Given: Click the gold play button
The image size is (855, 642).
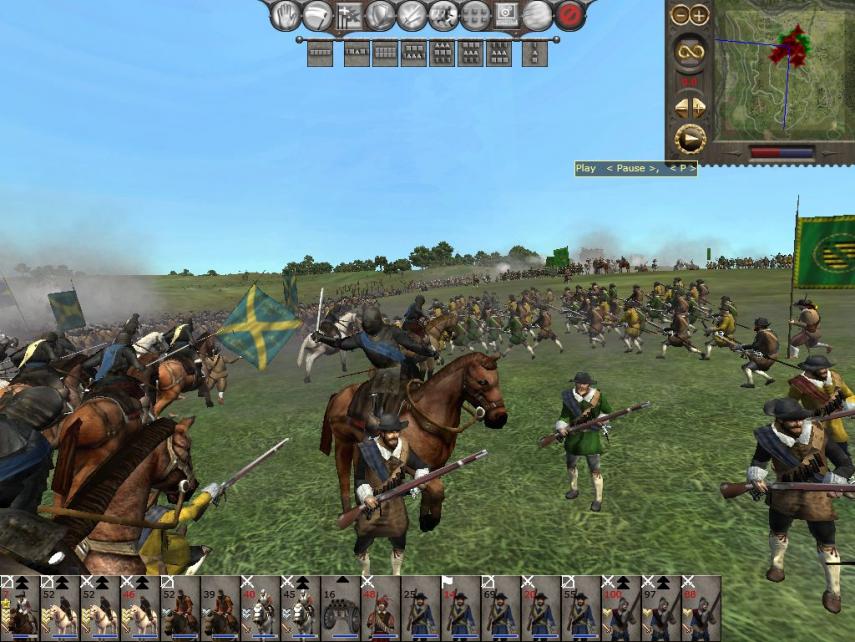Looking at the screenshot, I should click(x=689, y=138).
